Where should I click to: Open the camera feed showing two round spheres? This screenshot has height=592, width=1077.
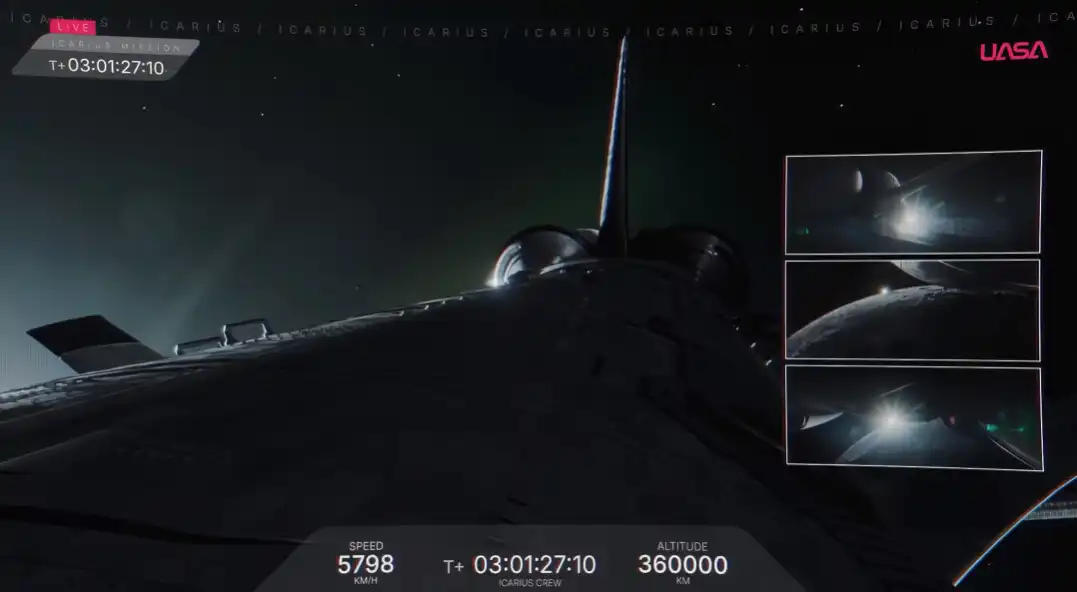click(912, 202)
